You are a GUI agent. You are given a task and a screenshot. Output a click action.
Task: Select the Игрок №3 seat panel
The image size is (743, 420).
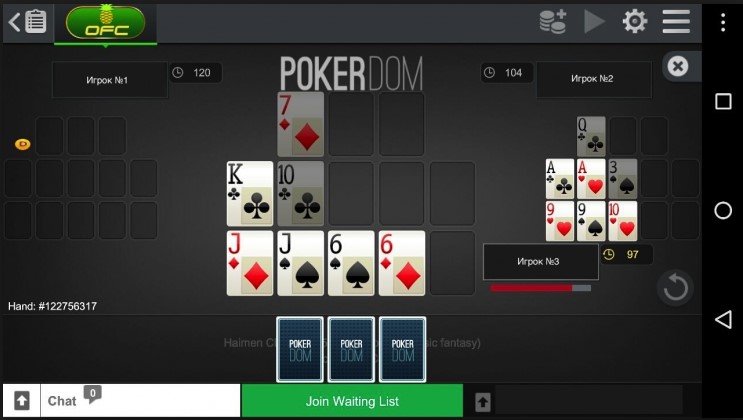point(539,262)
